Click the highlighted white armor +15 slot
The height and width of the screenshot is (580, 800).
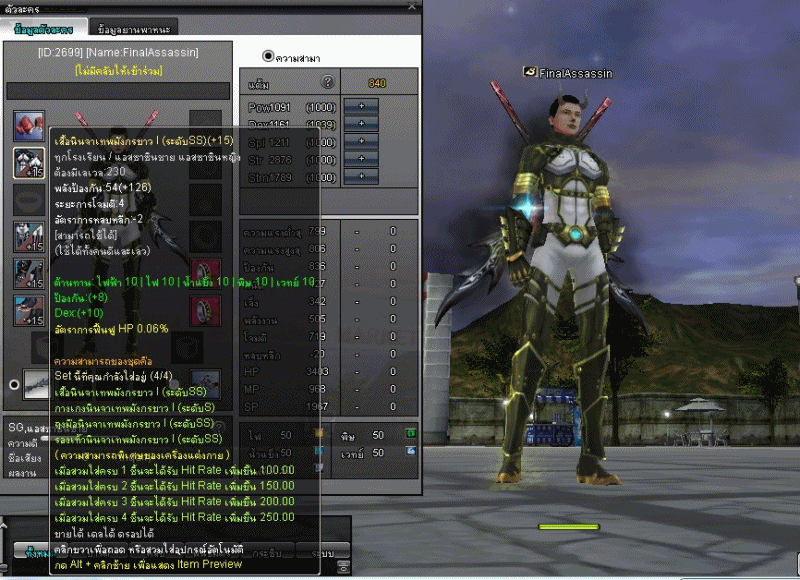pyautogui.click(x=28, y=163)
